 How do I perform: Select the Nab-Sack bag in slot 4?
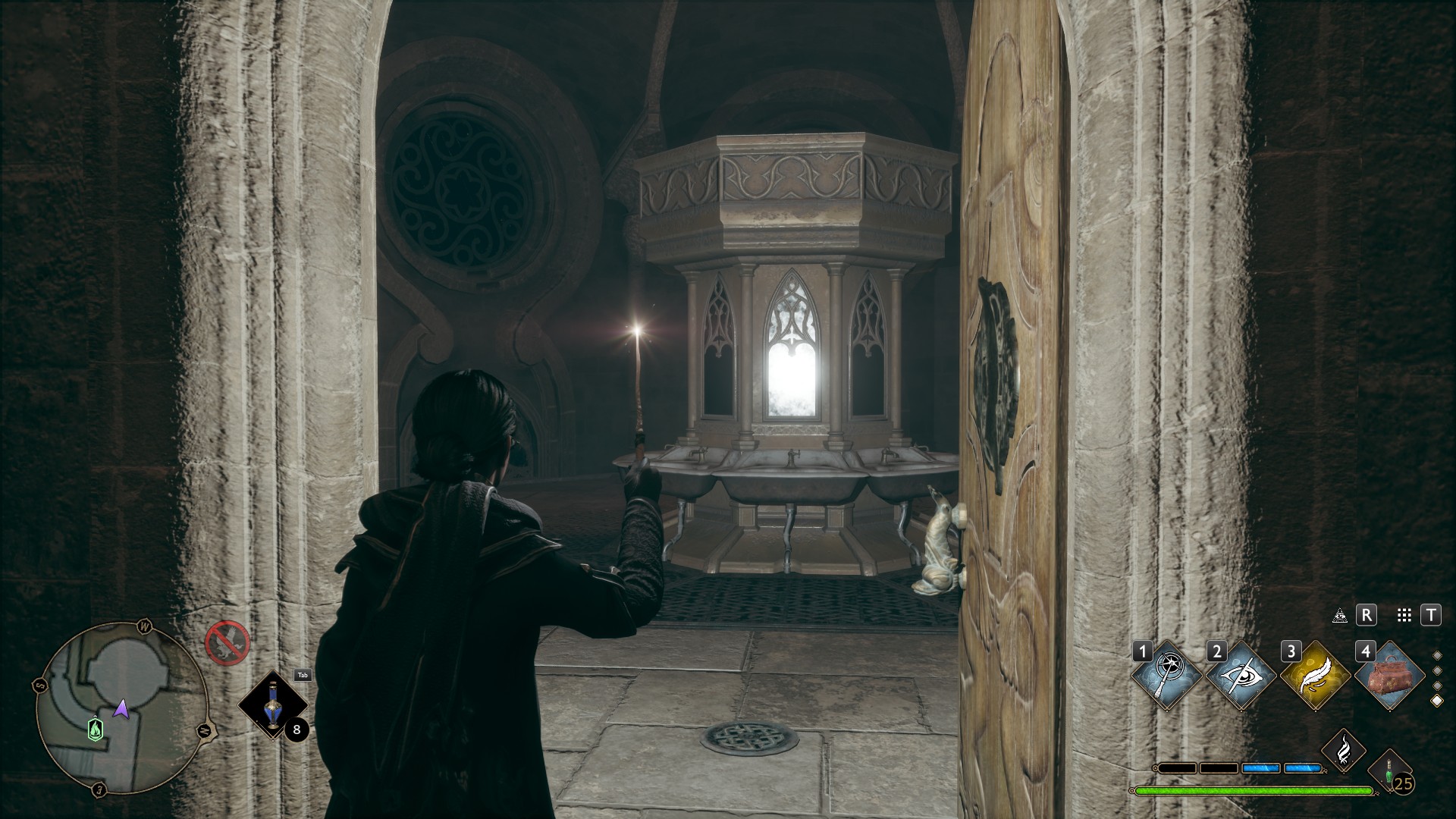tap(1389, 675)
